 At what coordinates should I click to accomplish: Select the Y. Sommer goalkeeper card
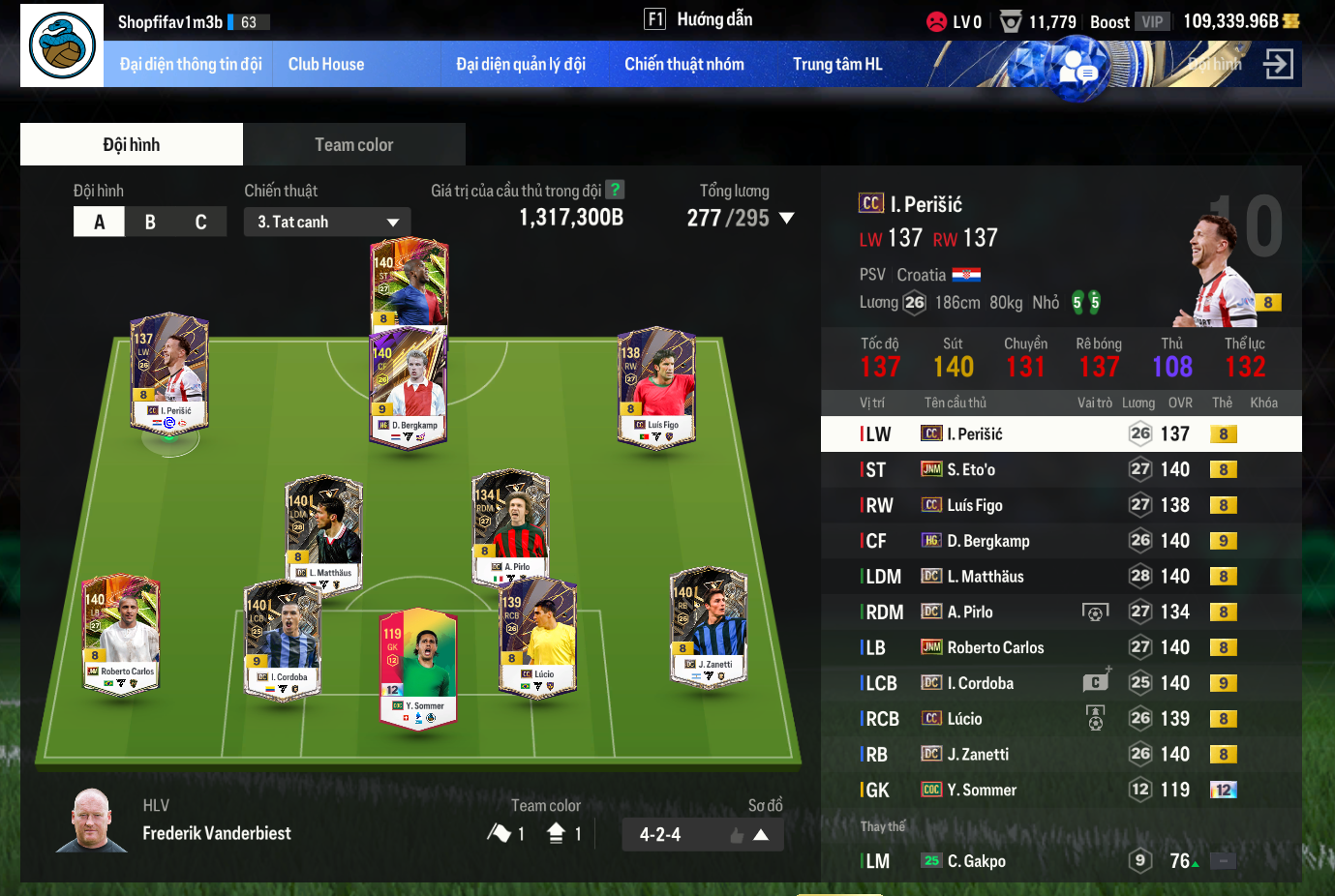click(418, 668)
